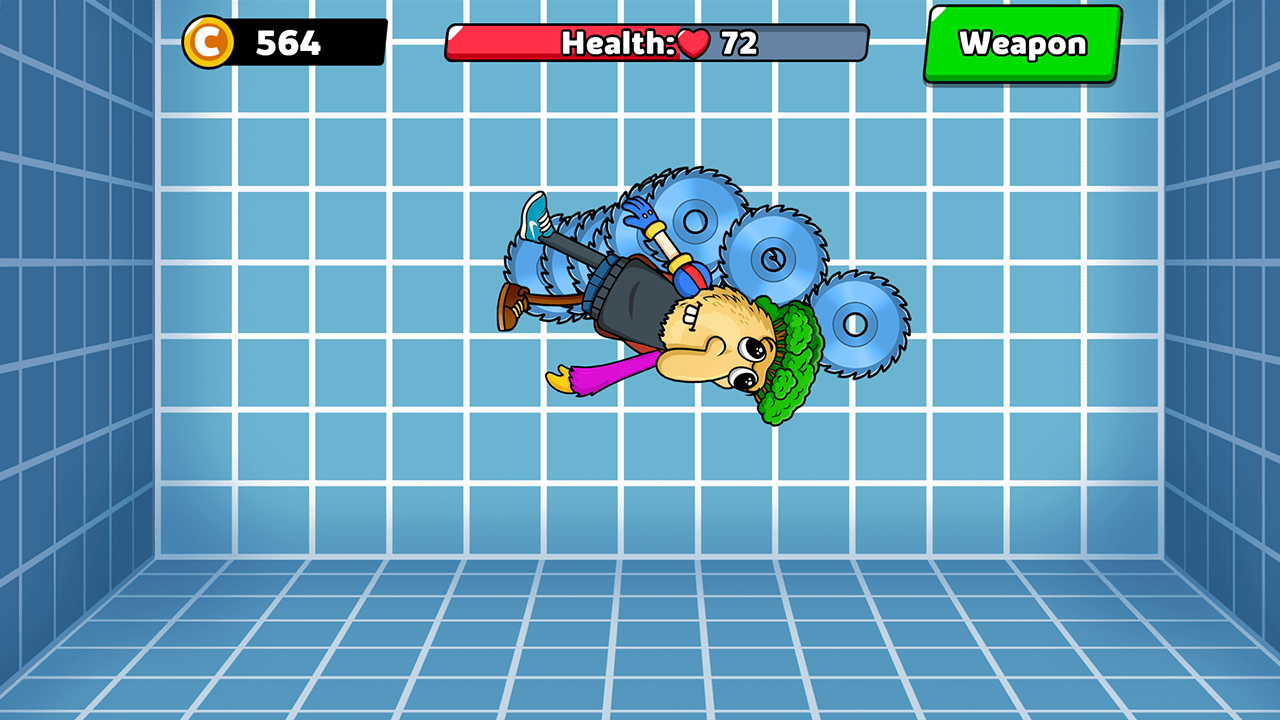Open the Weapon menu
Screen dimensions: 1280x720
coord(1022,43)
